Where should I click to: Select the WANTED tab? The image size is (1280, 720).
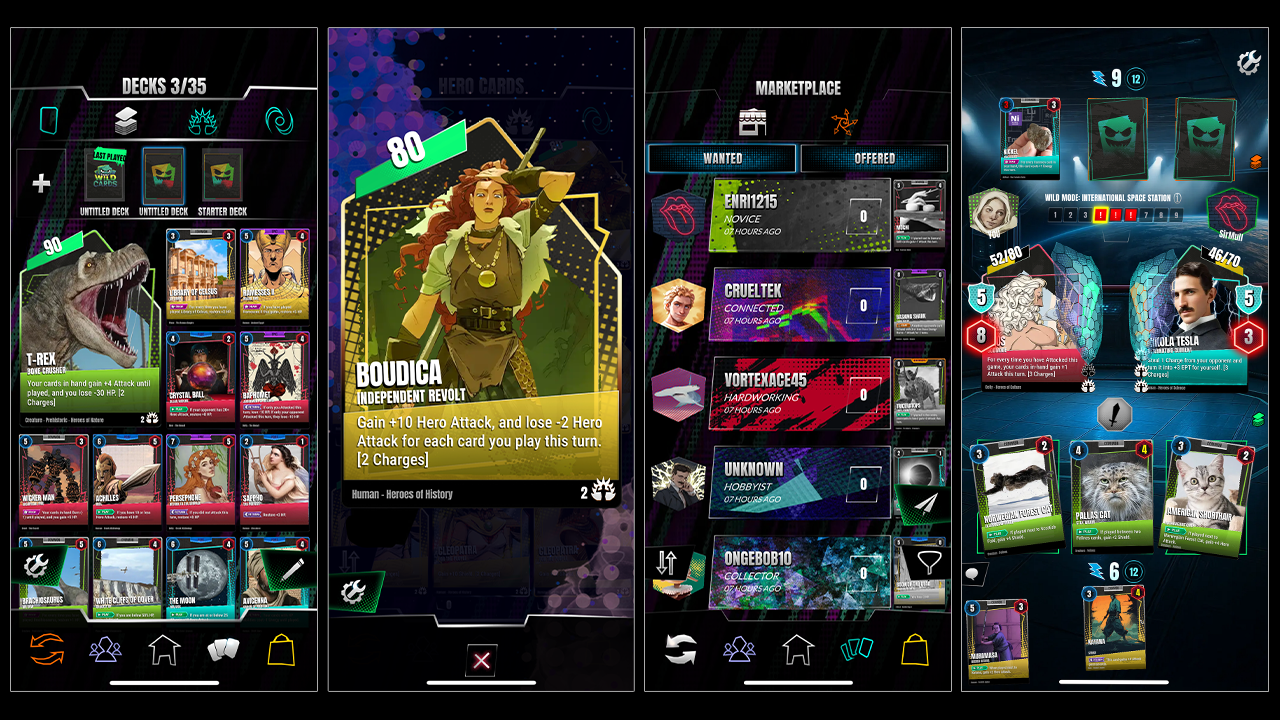coord(722,158)
